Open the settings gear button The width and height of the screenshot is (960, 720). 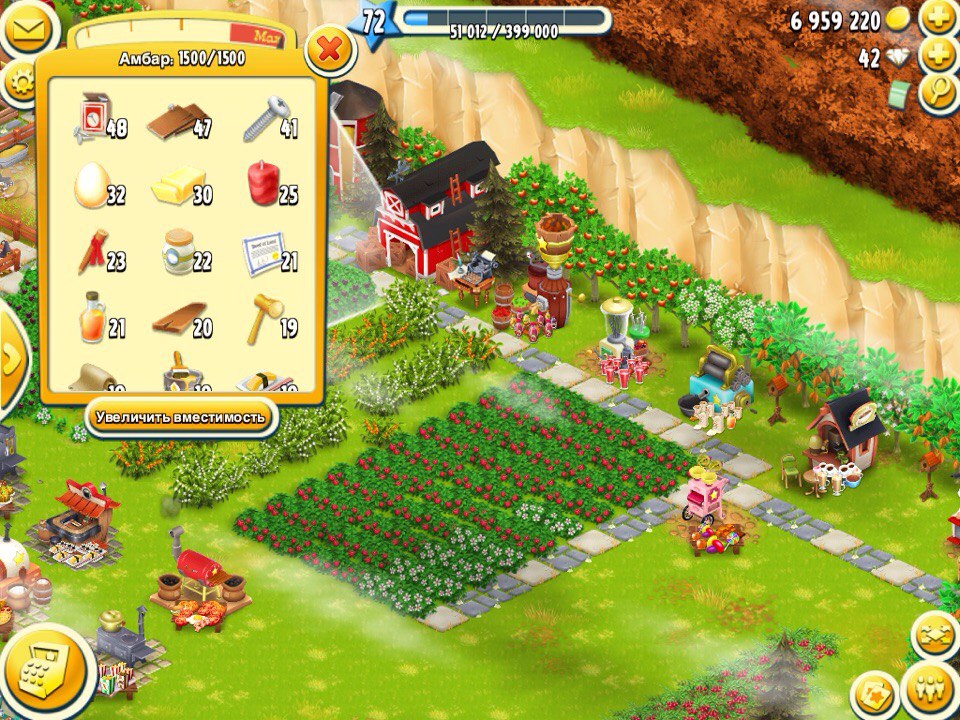click(x=20, y=83)
